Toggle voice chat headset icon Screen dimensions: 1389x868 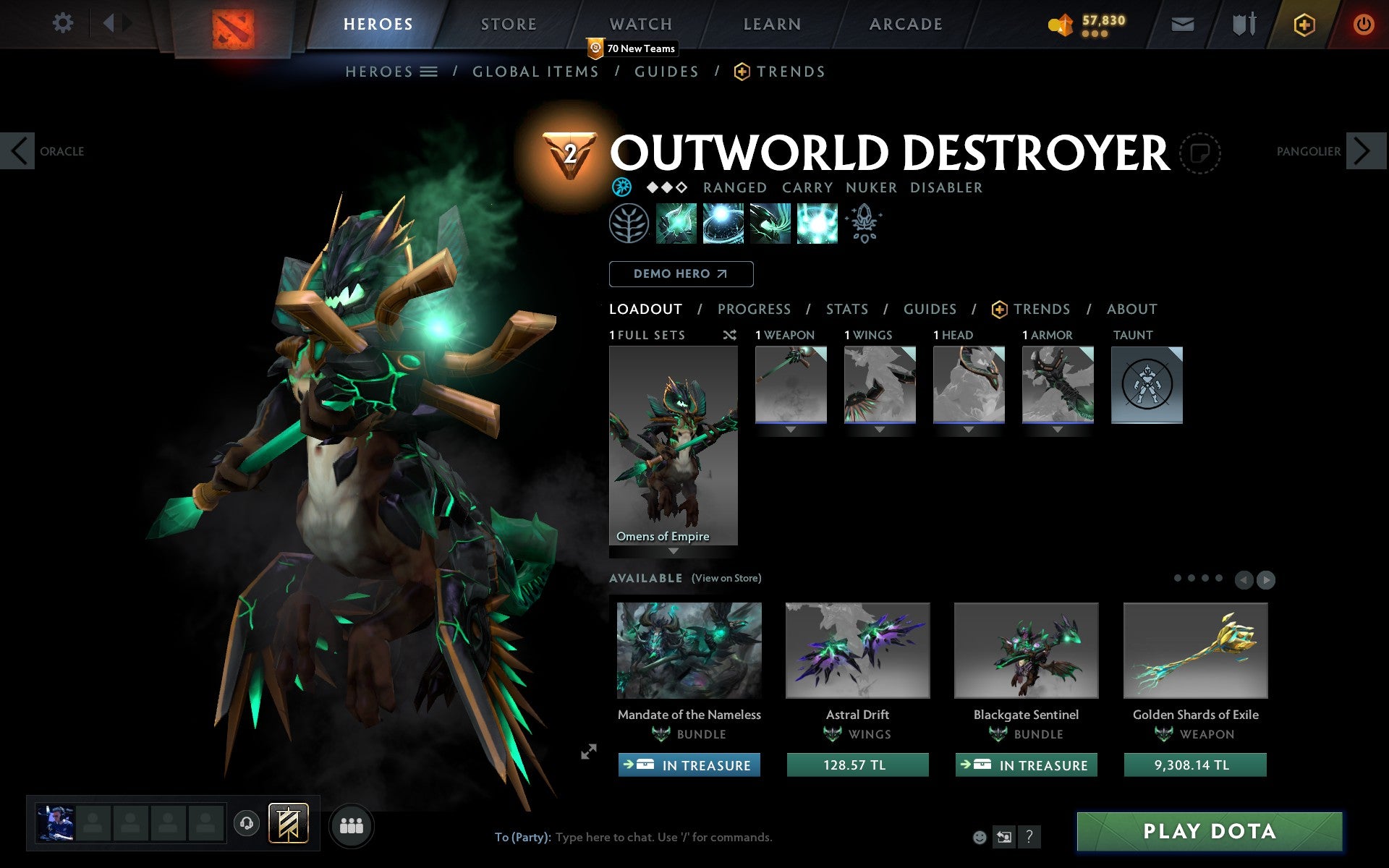pos(246,824)
